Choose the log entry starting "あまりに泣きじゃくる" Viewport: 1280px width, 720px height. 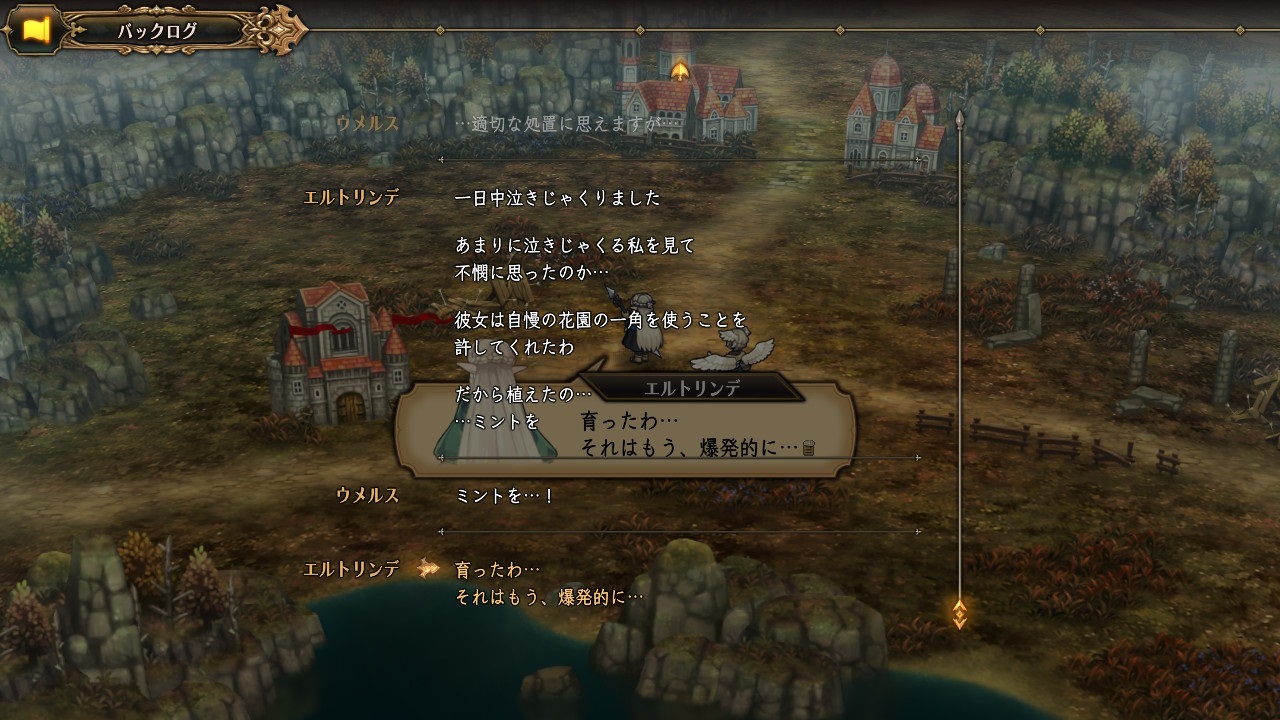pos(574,258)
